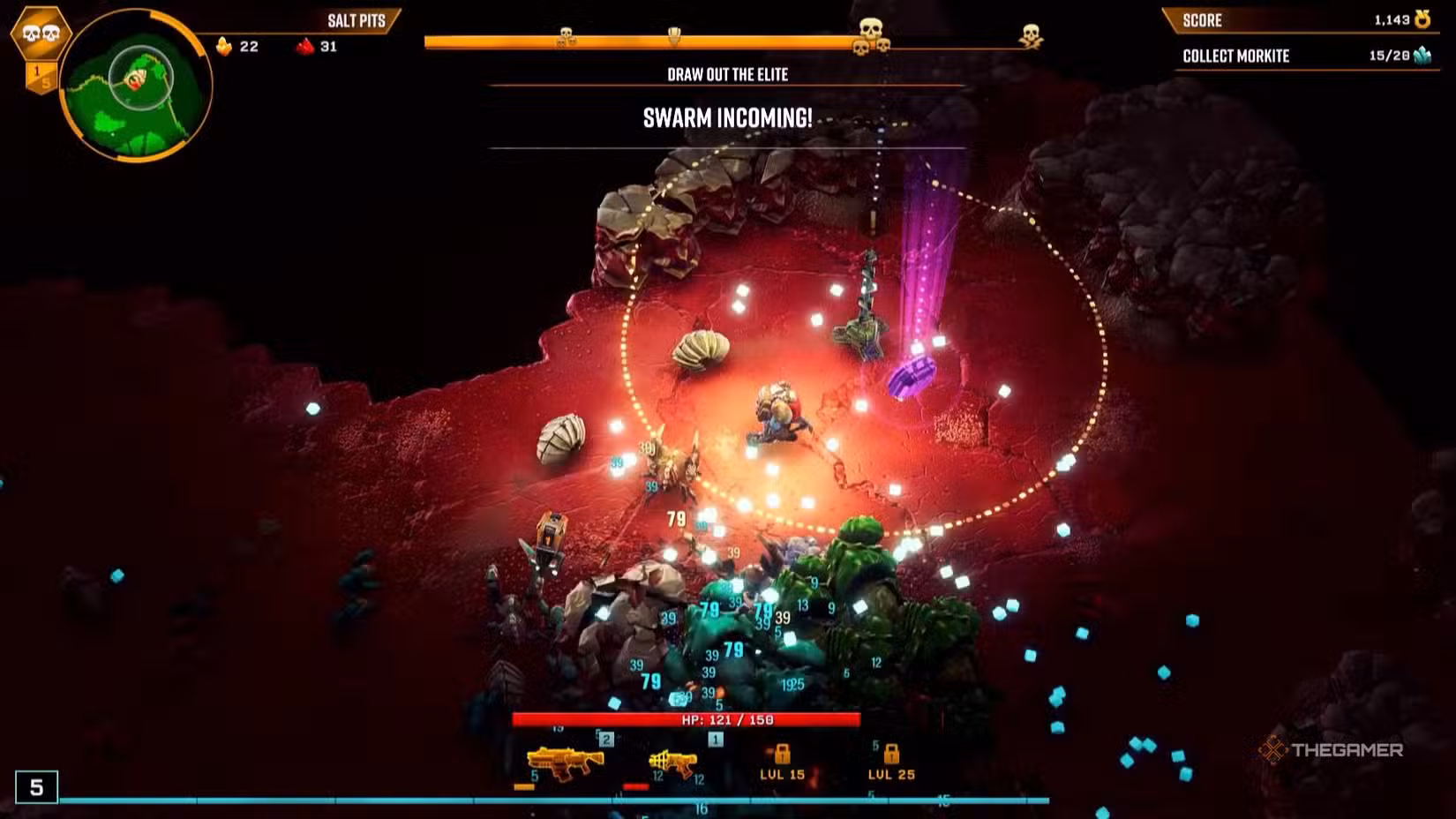
Task: Click the locked LVL 25 weapon slot
Action: (x=891, y=763)
